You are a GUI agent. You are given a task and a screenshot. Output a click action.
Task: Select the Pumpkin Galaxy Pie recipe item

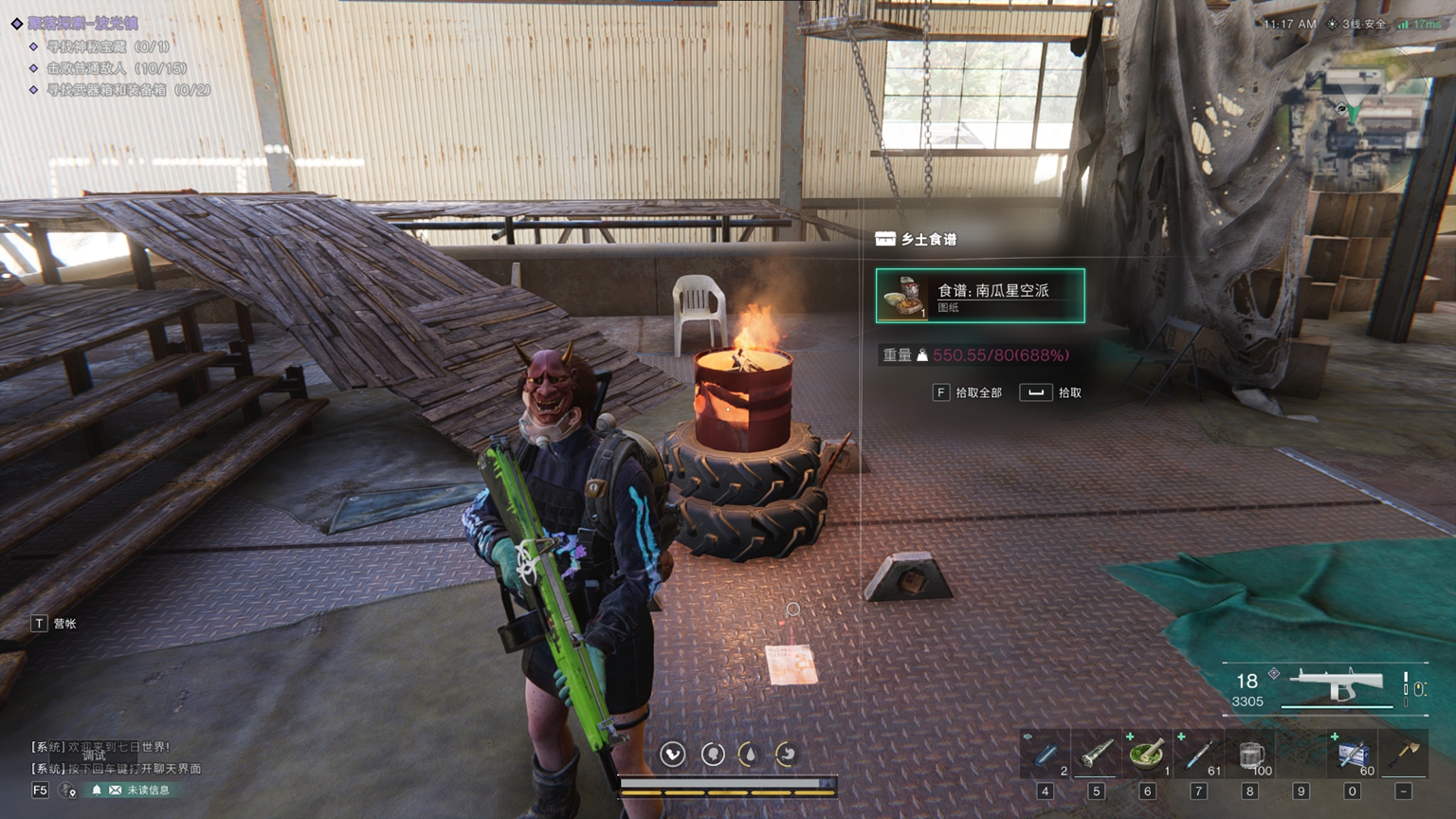tap(980, 296)
